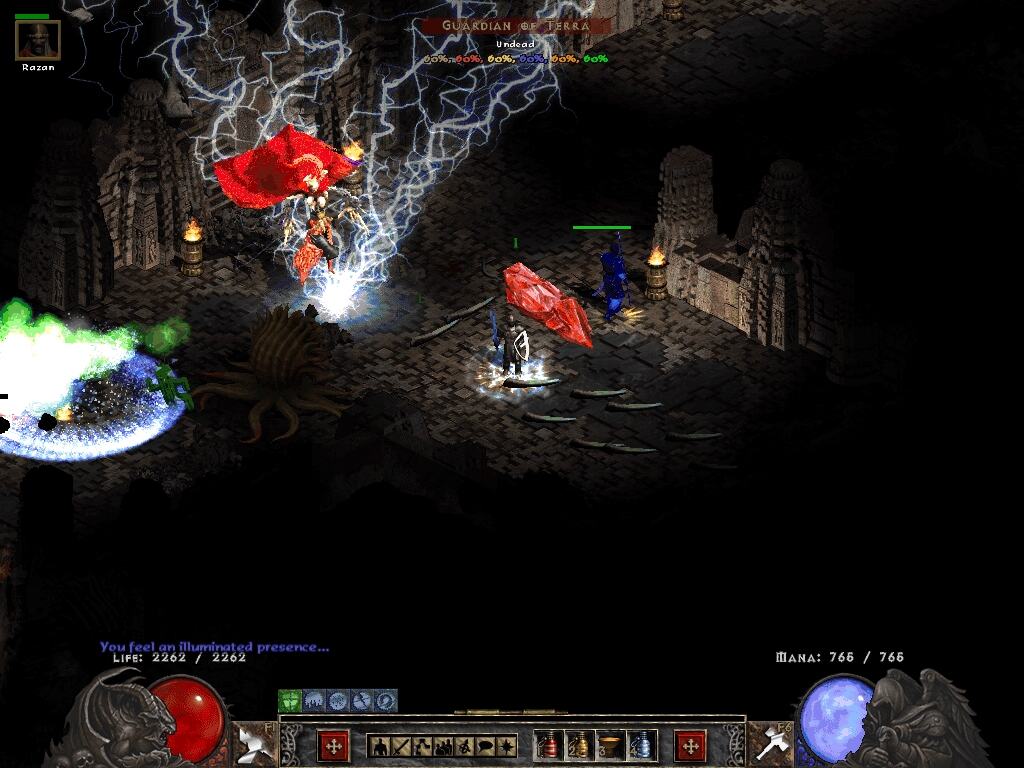Click the red cross button beside the F1 skill
The image size is (1024, 768).
coord(333,746)
